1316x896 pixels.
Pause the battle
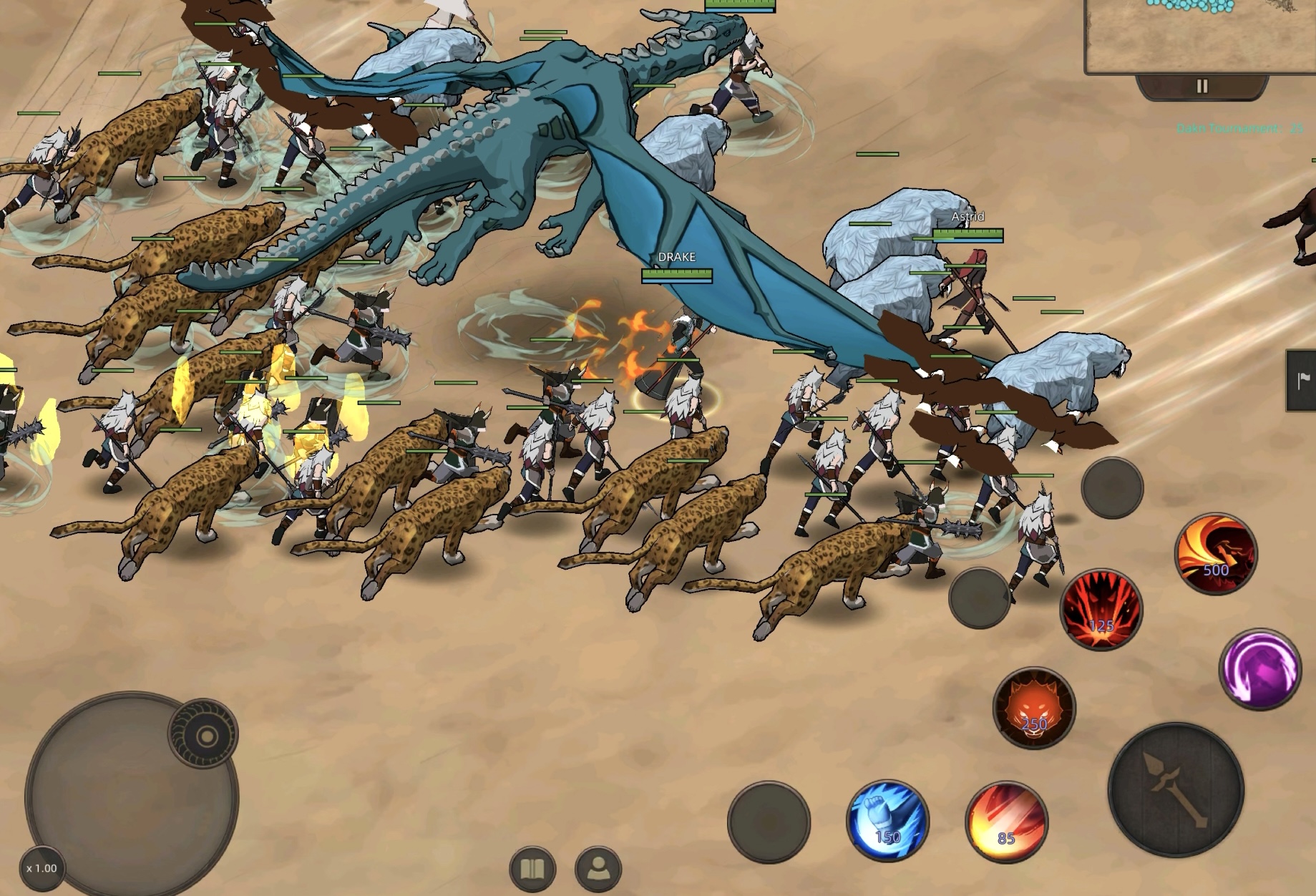(1202, 87)
